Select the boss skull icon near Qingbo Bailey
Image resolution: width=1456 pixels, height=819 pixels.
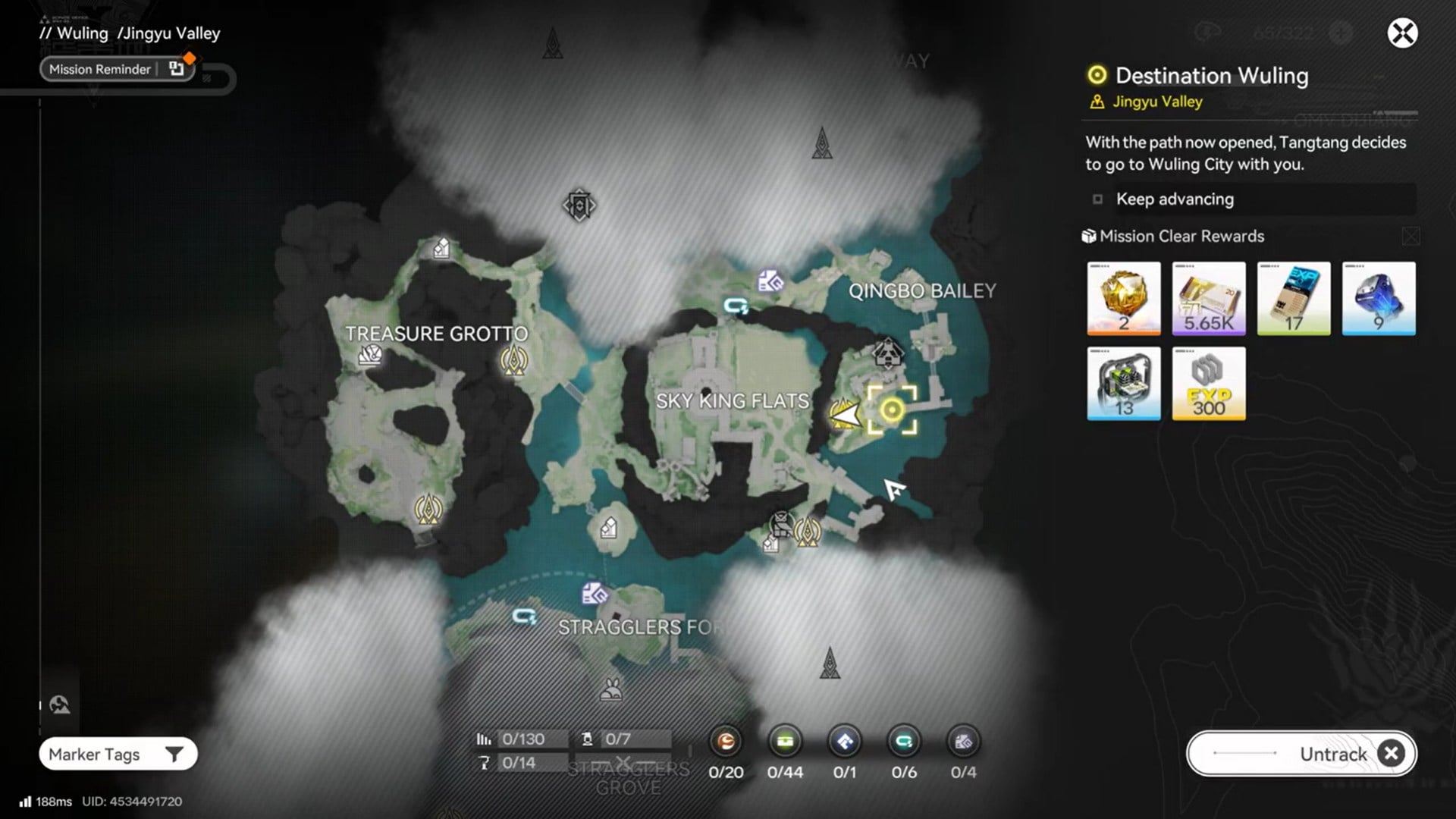[887, 353]
